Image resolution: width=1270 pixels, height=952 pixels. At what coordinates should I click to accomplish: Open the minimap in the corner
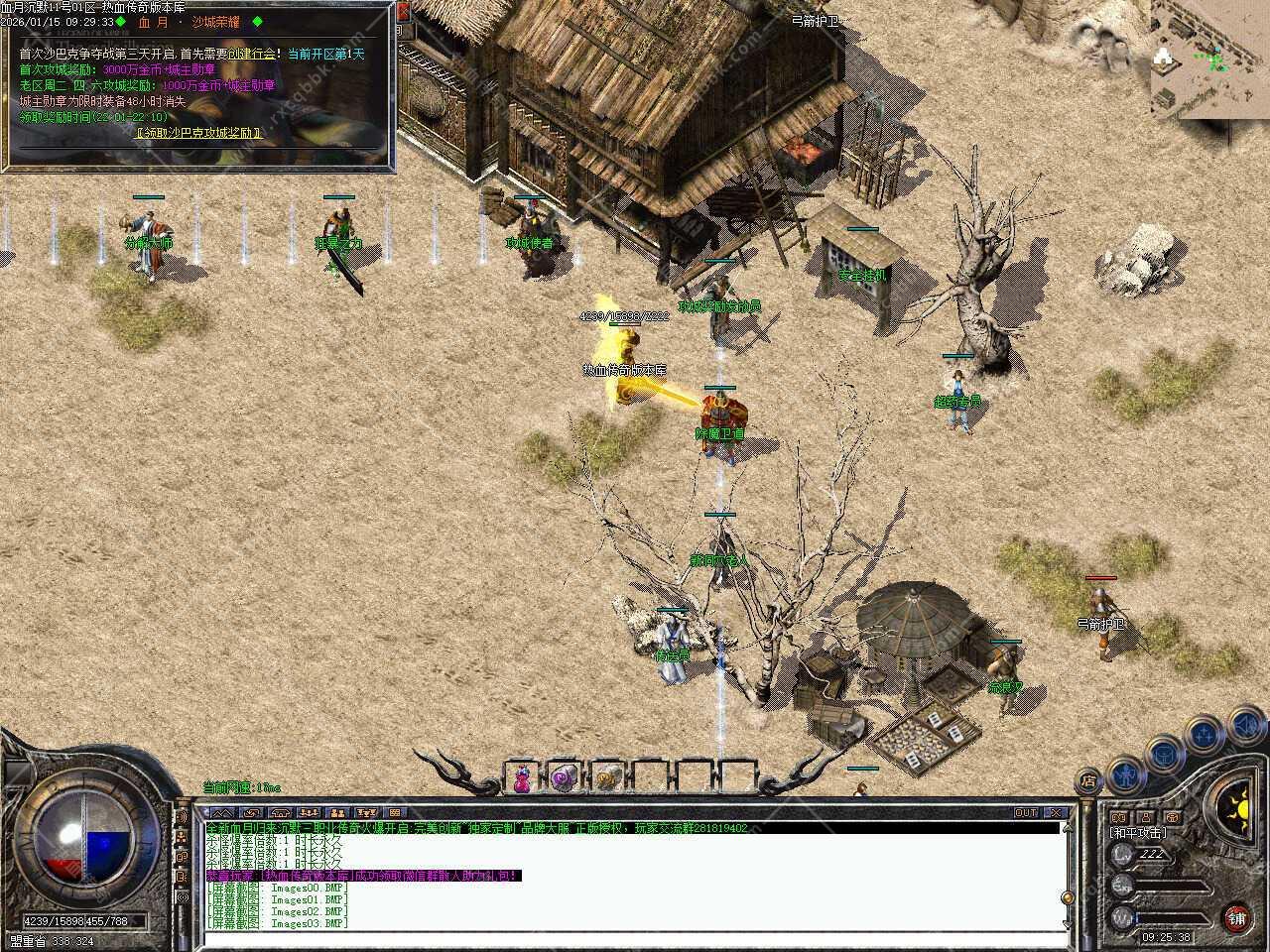tap(1208, 58)
